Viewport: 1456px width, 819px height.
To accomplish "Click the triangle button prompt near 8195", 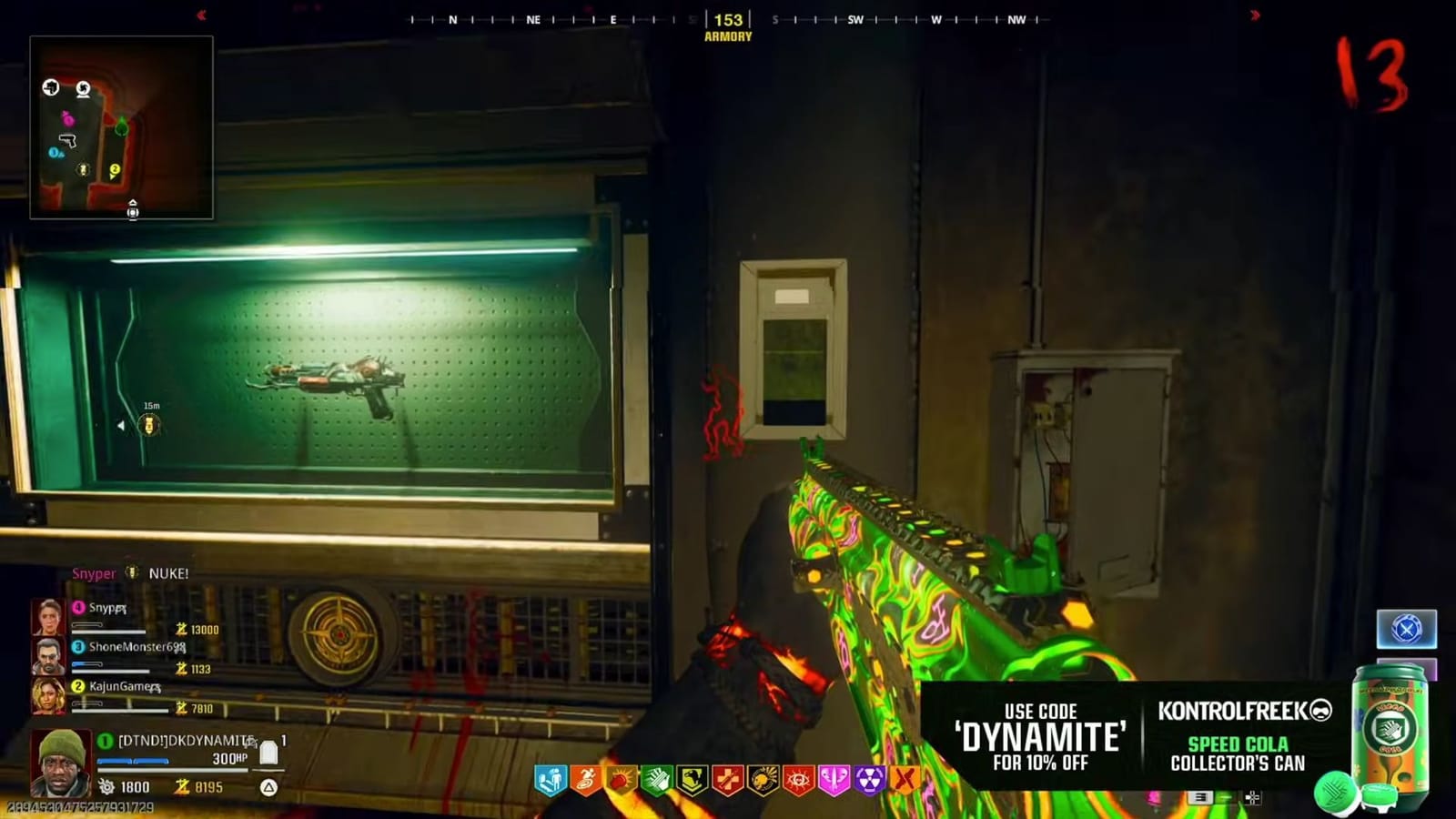I will tap(268, 788).
